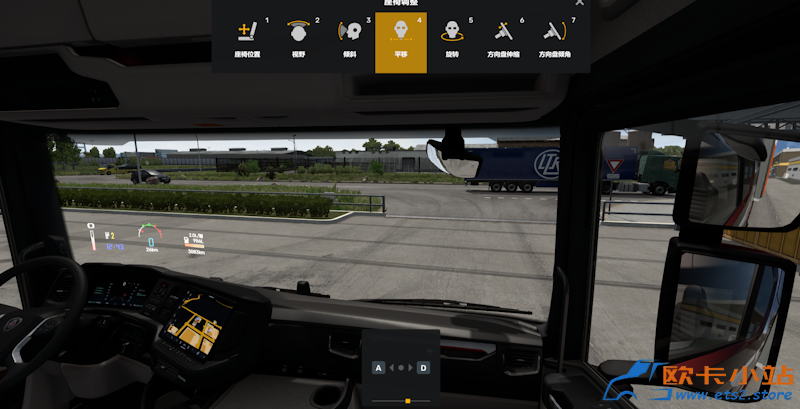Image resolution: width=800 pixels, height=409 pixels.
Task: Click the orange handle on the adjustment slider
Action: pos(407,401)
